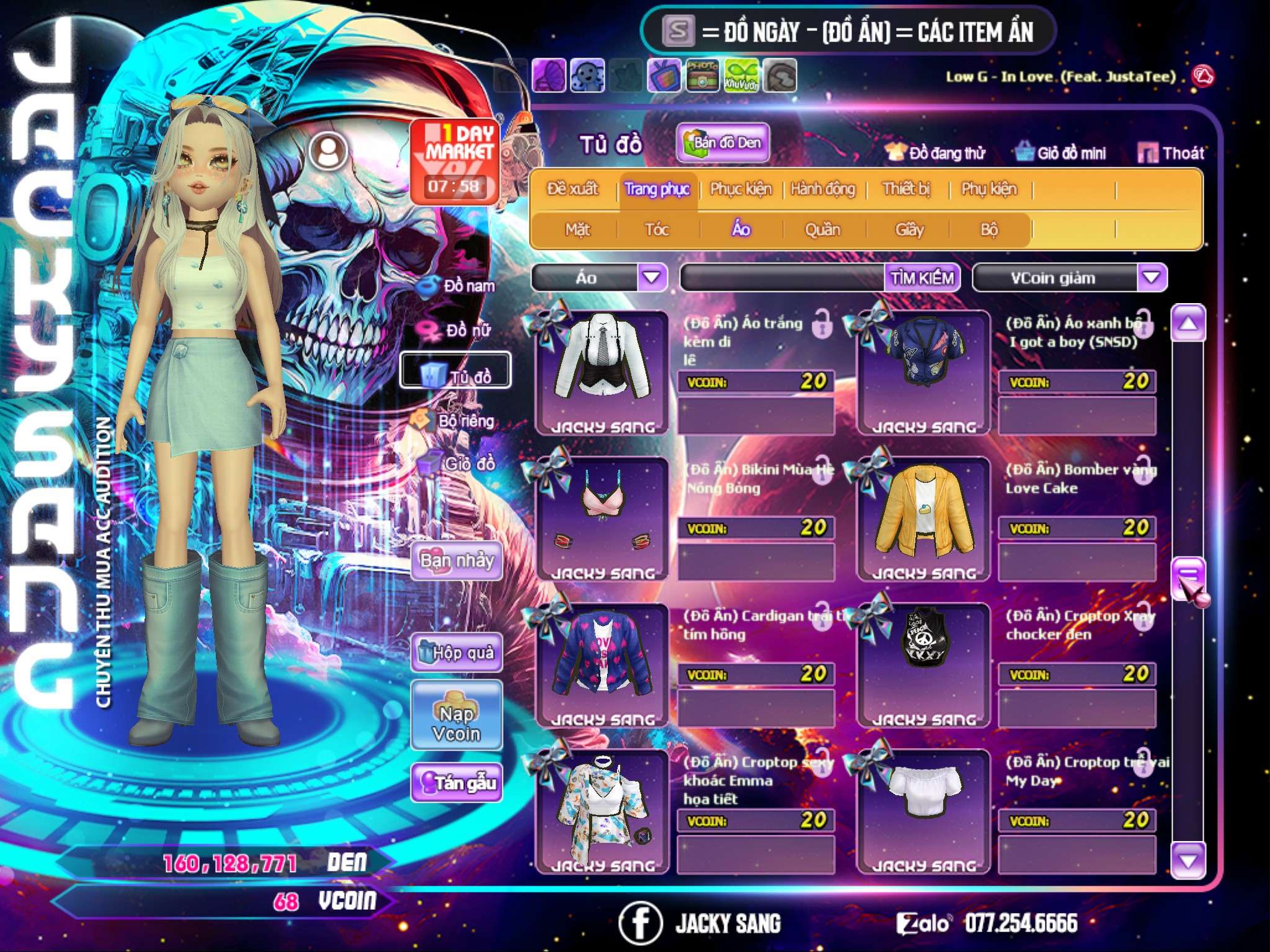Image resolution: width=1270 pixels, height=952 pixels.
Task: Open the Hộp quà gift box
Action: pos(457,653)
